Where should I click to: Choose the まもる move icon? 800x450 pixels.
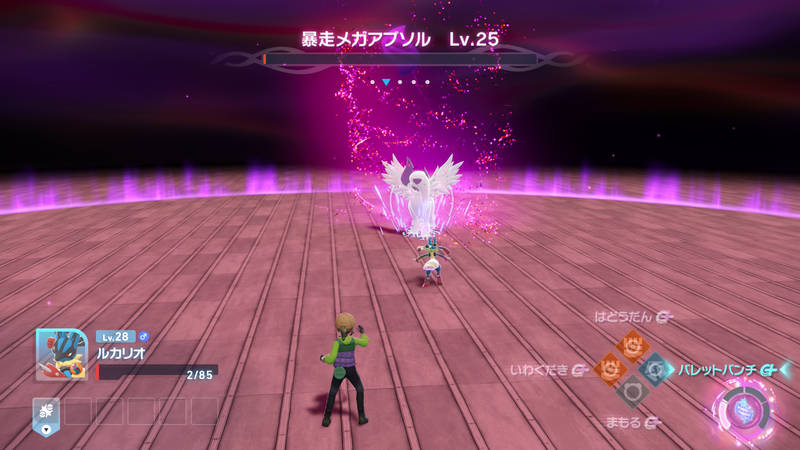tap(632, 392)
